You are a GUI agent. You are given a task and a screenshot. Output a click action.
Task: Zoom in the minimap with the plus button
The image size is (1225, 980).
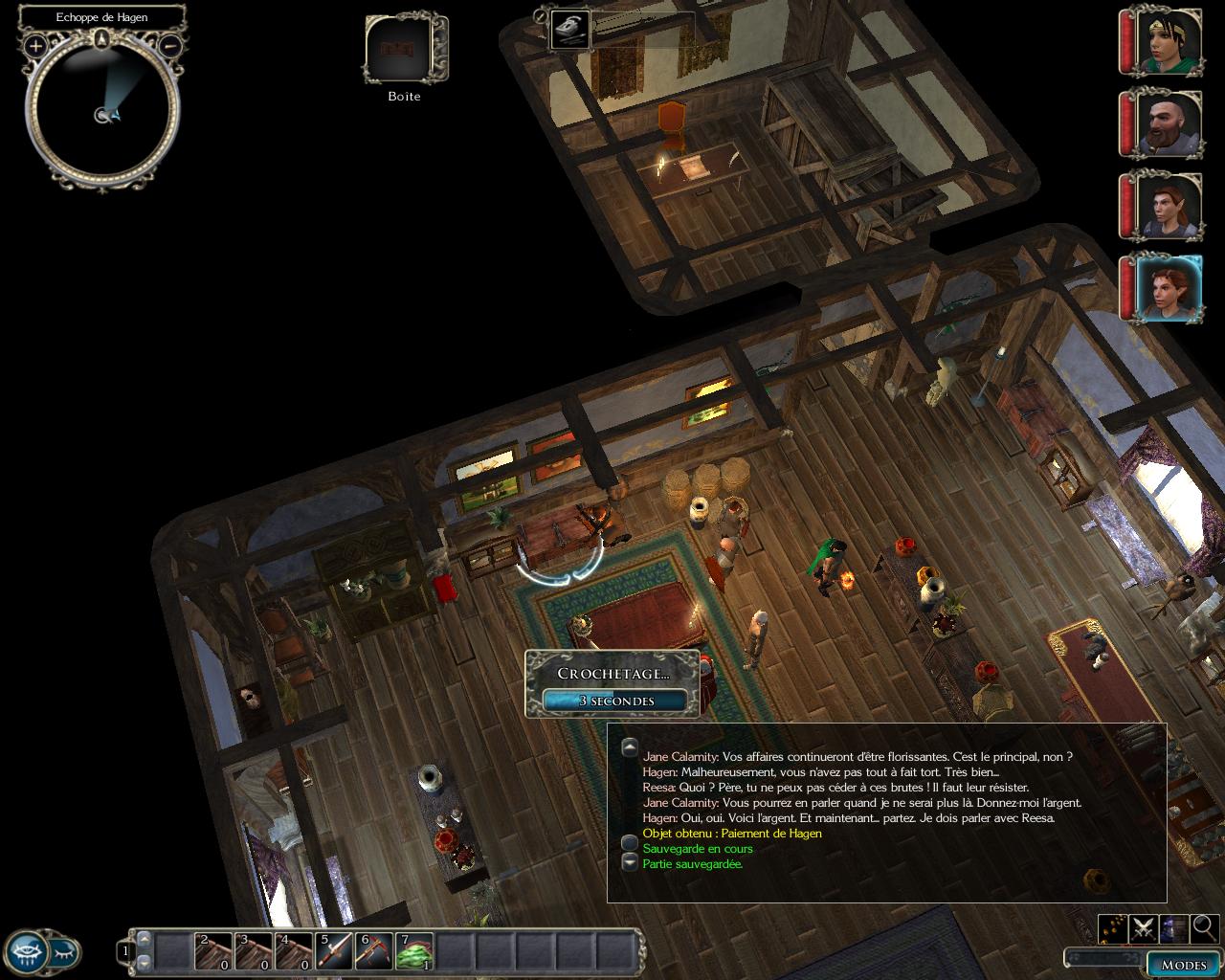click(35, 45)
